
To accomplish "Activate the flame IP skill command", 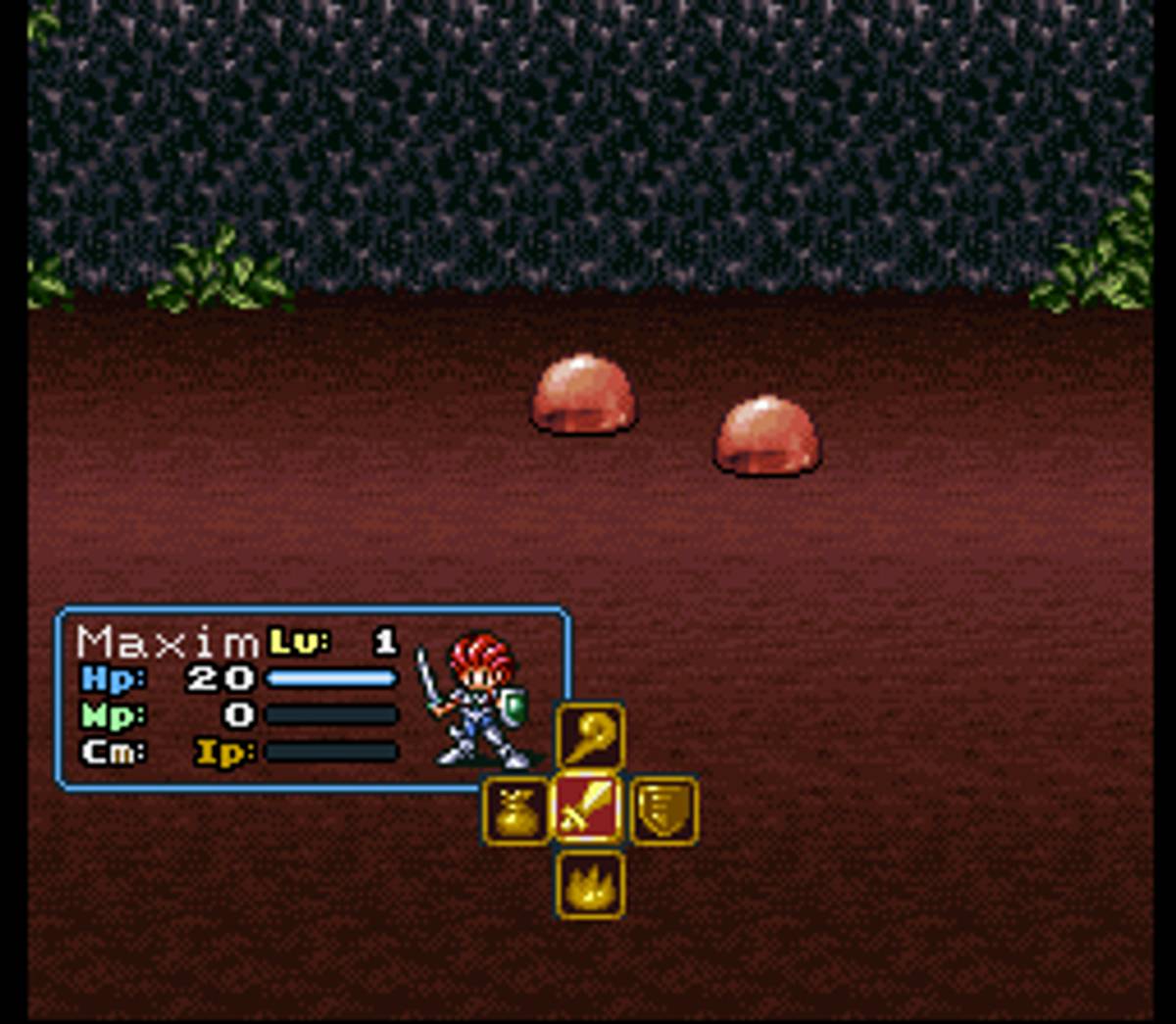I will 590,885.
